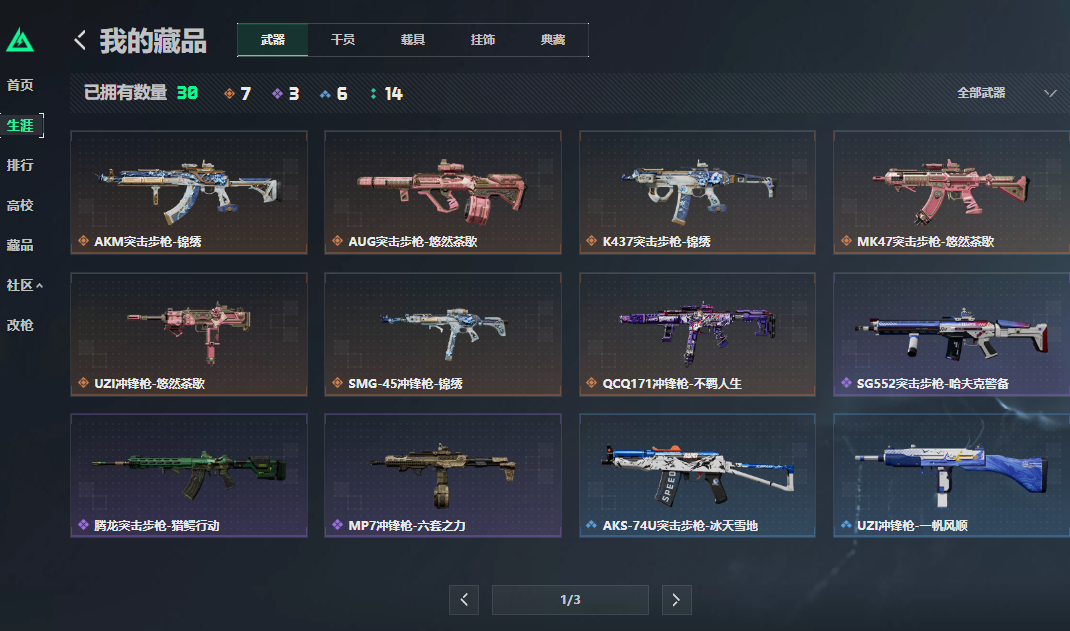The image size is (1070, 631).
Task: Select the AKM突击步枪-锦绣 skin card
Action: pyautogui.click(x=189, y=192)
